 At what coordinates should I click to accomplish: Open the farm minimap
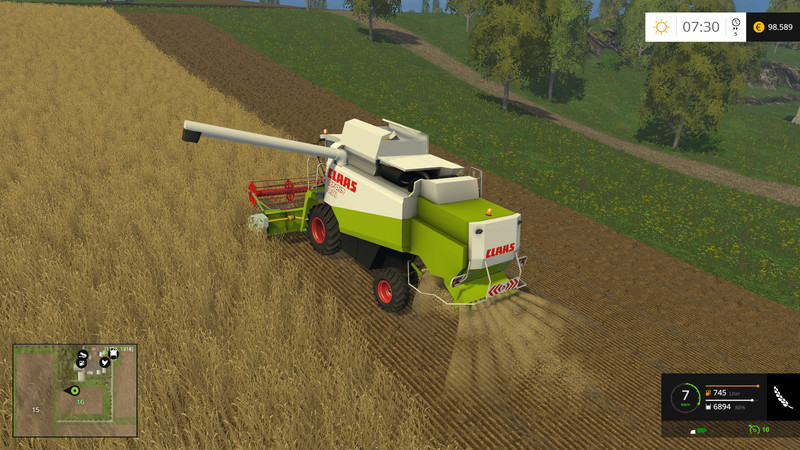75,390
